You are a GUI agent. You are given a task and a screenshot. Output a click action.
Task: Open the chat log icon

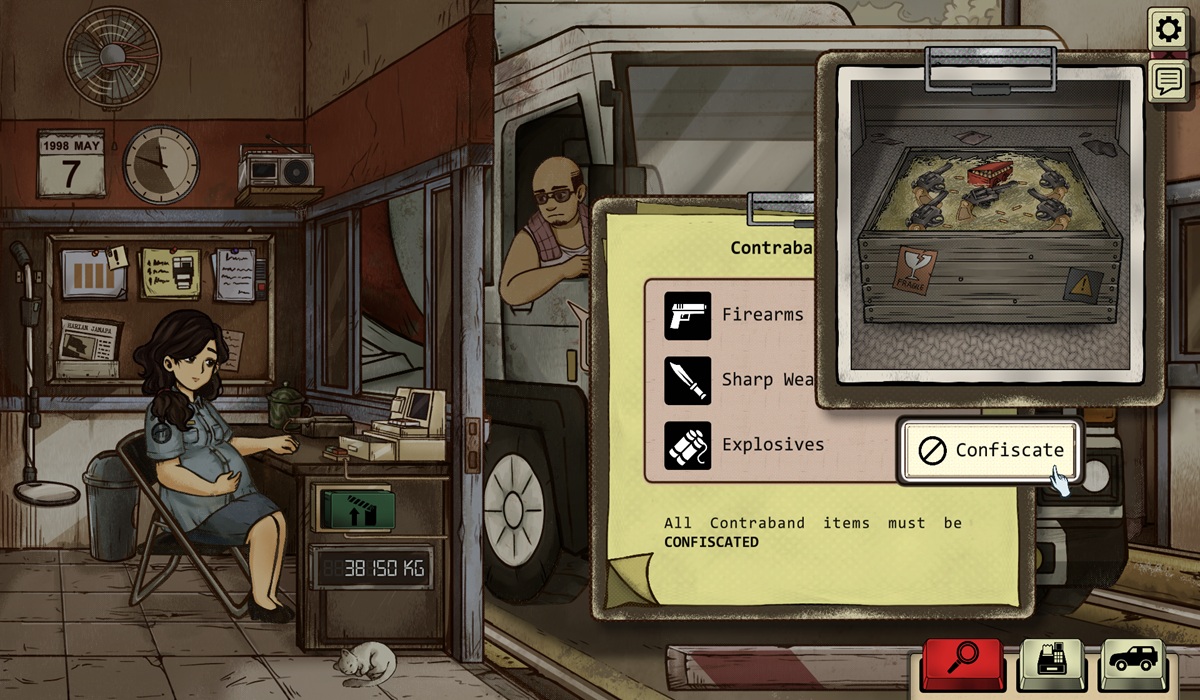1166,80
